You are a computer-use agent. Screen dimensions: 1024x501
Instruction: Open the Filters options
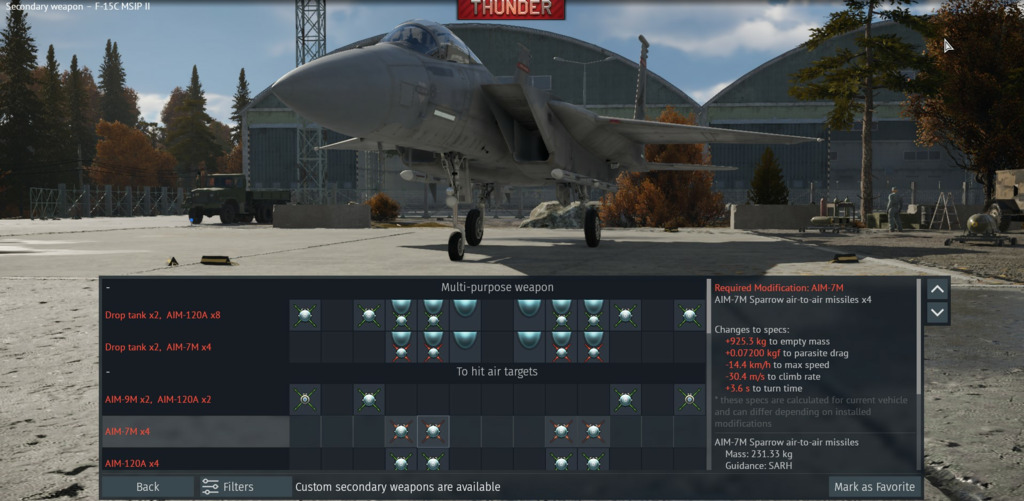tap(228, 487)
